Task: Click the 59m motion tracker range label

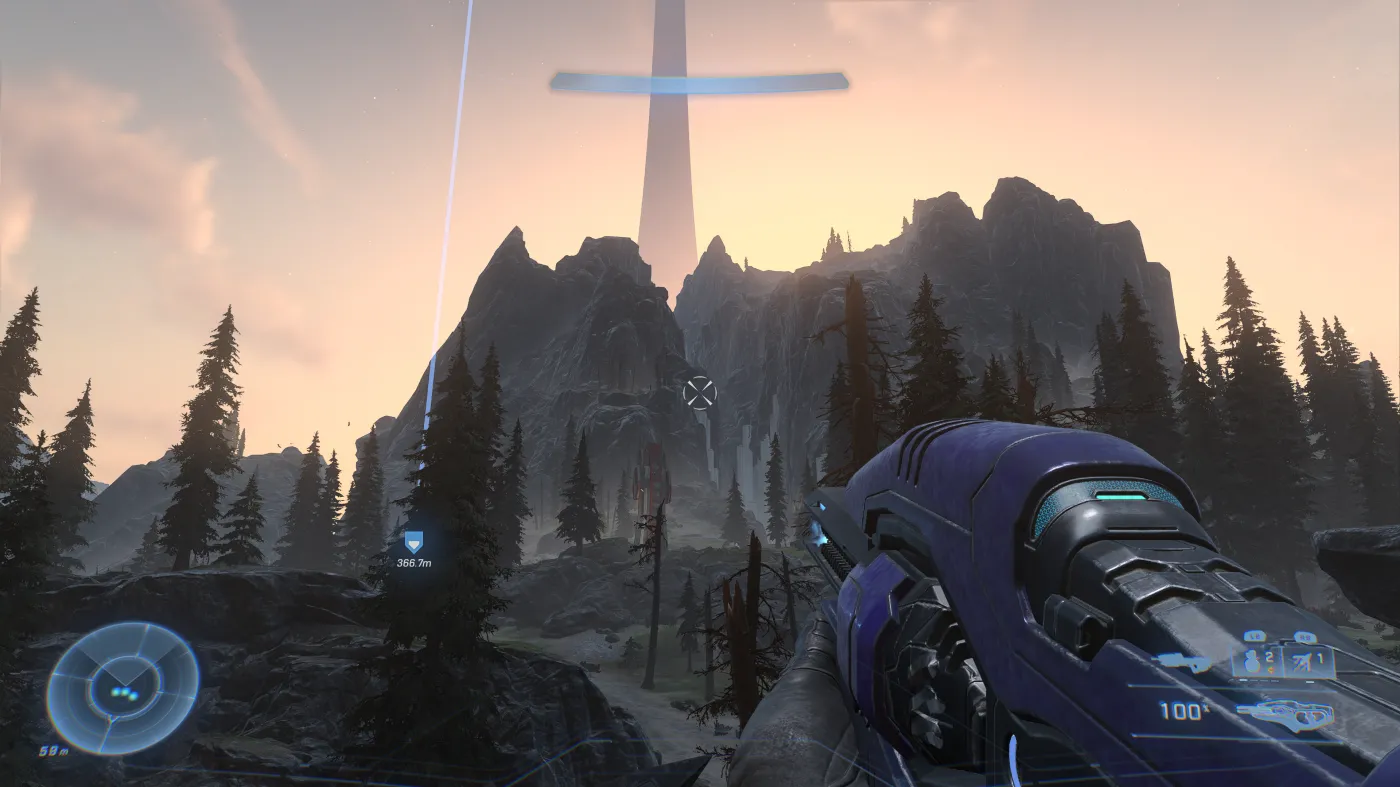Action: (x=53, y=749)
